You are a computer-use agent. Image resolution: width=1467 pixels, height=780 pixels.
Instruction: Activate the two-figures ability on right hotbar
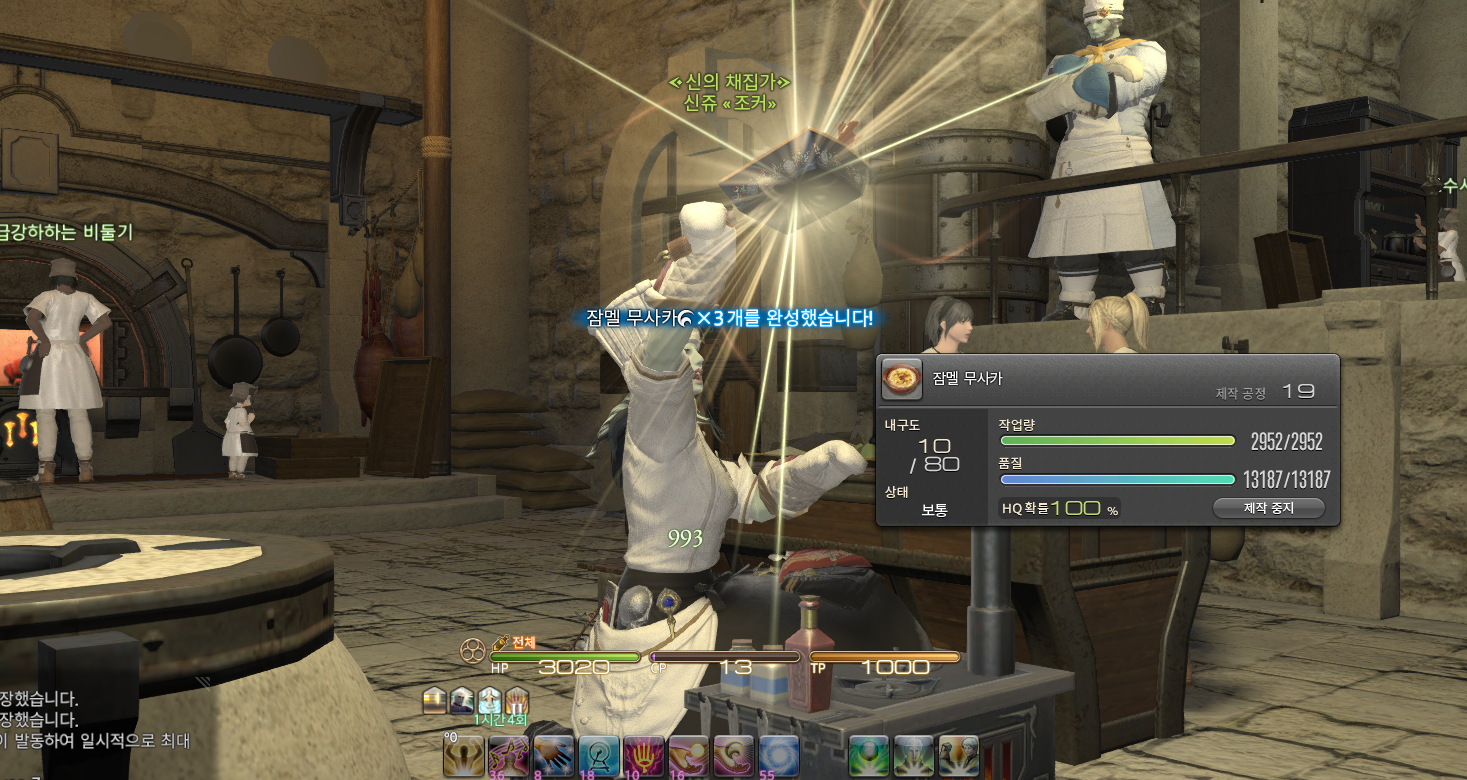pos(958,755)
